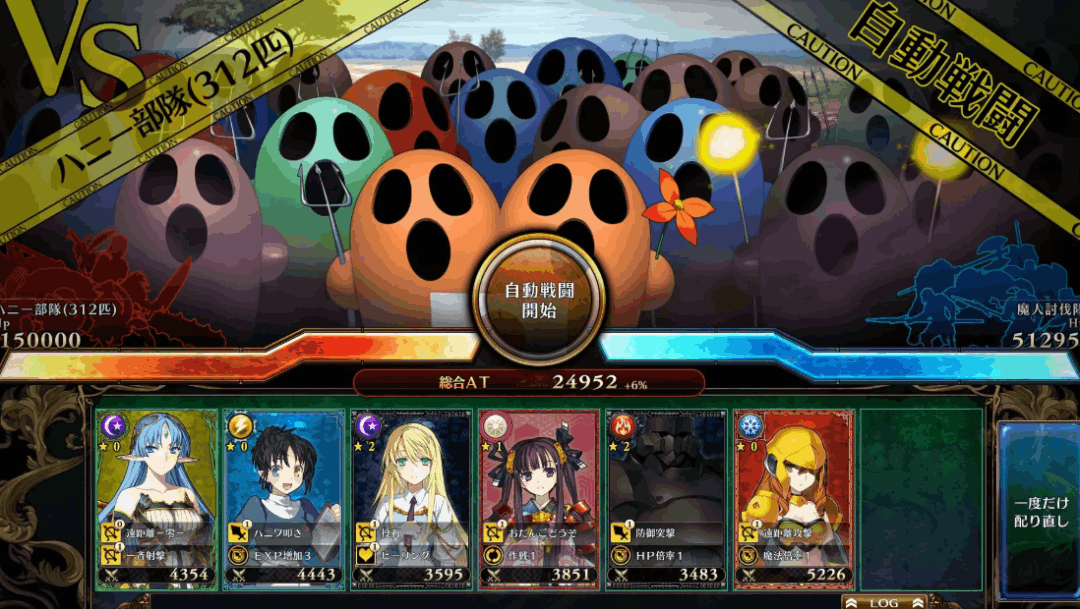Select the twin-tailed girl card with 3851

point(539,497)
